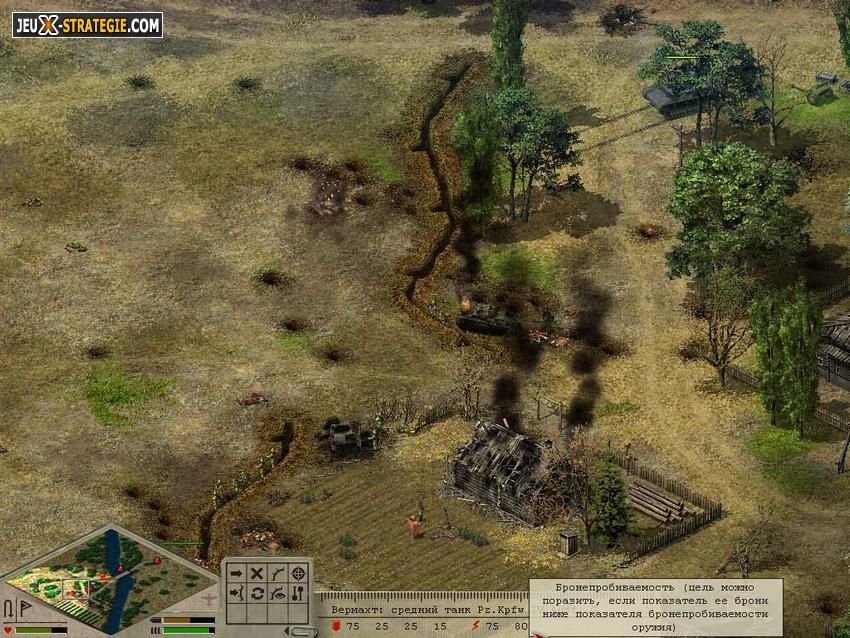The height and width of the screenshot is (638, 850).
Task: Activate the curved-path command icon
Action: pos(277,574)
